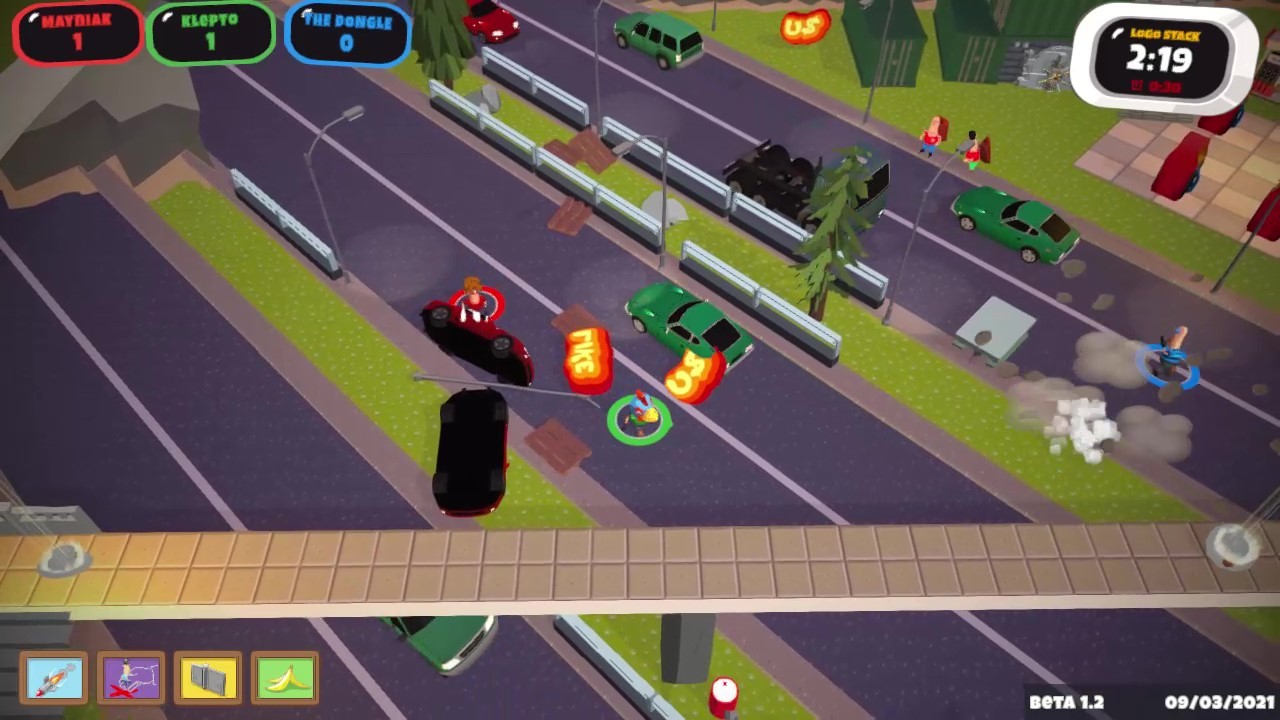
Task: Click the clock icon beside the red 0:30 countdown
Action: coord(1137,84)
